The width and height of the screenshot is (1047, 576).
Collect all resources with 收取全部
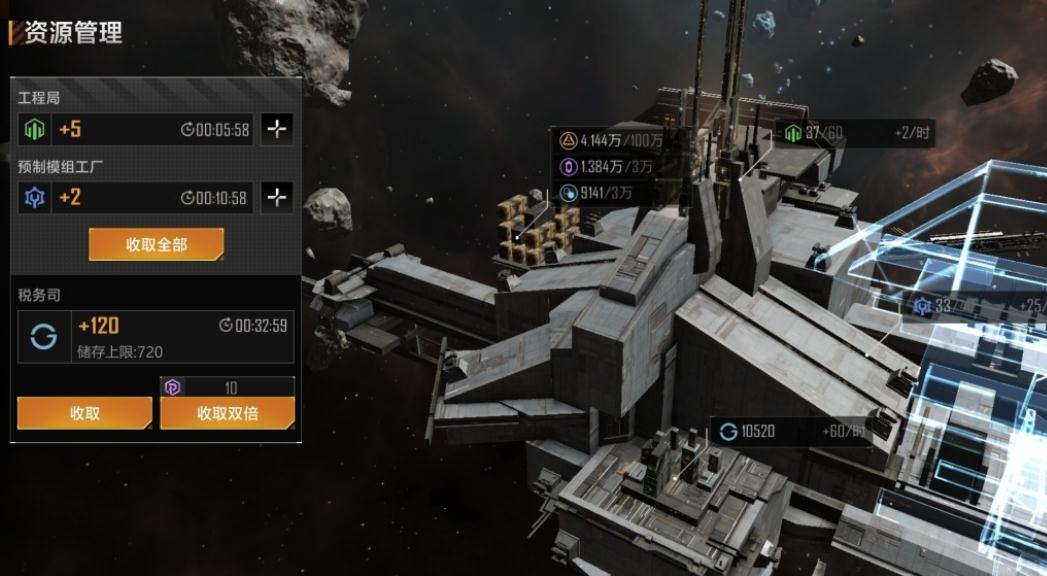coord(156,244)
